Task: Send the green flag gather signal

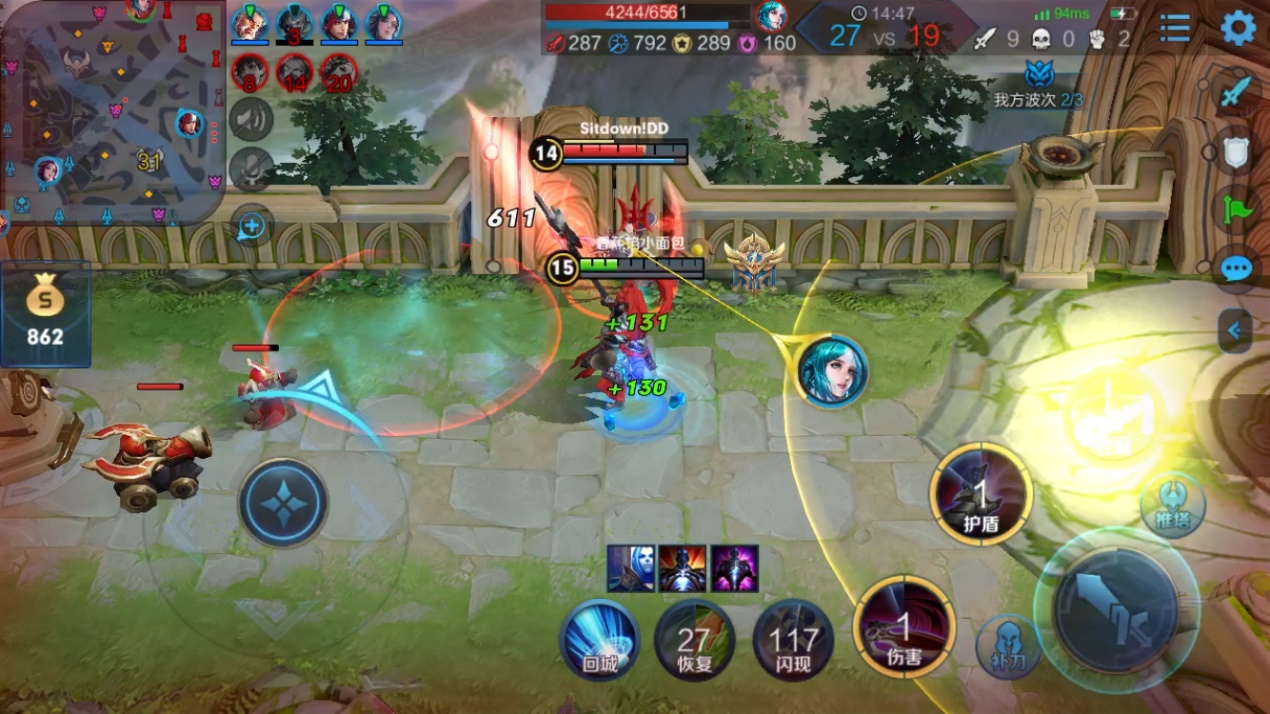Action: pyautogui.click(x=1237, y=210)
